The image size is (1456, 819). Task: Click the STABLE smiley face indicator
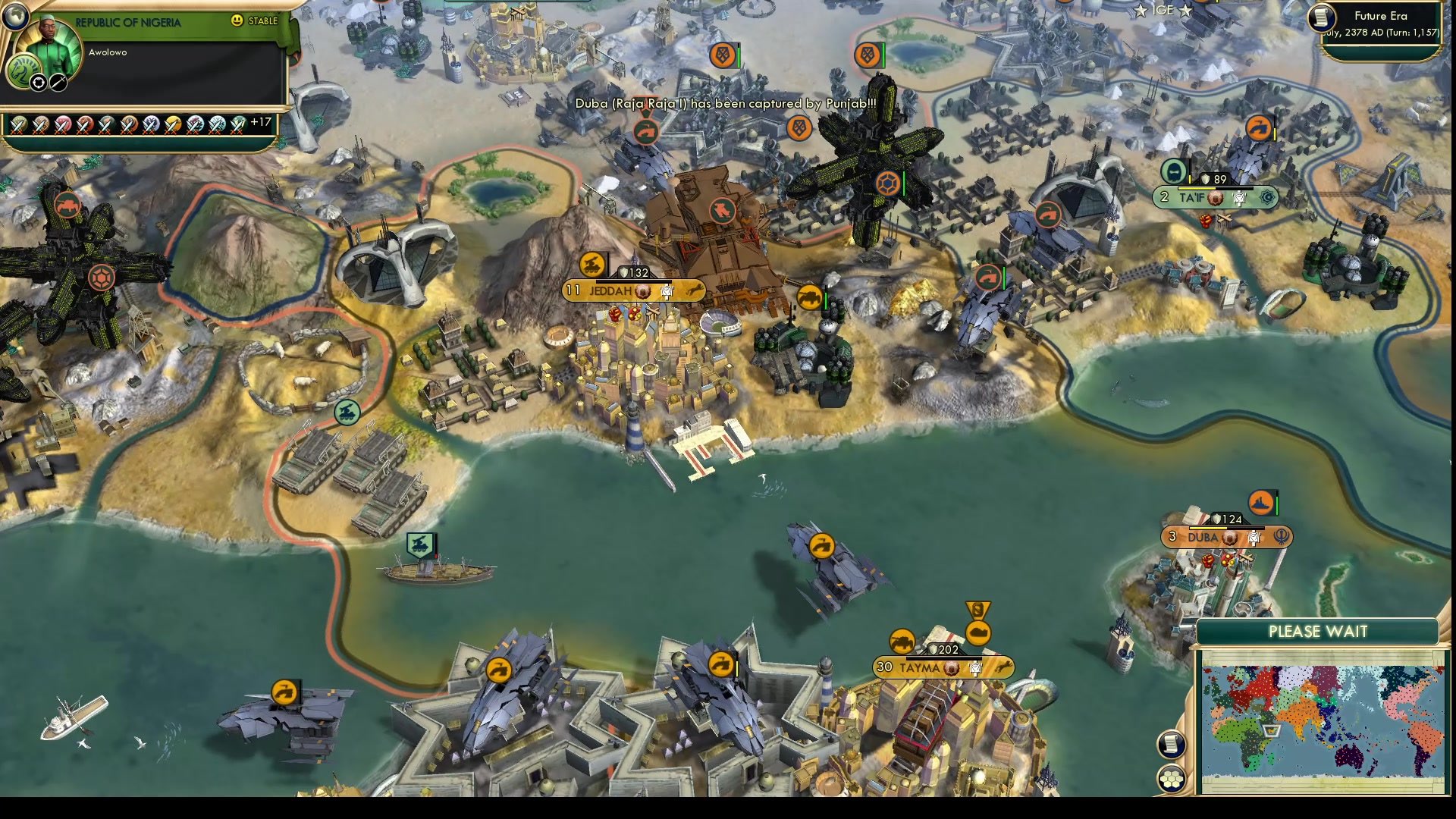pyautogui.click(x=237, y=21)
